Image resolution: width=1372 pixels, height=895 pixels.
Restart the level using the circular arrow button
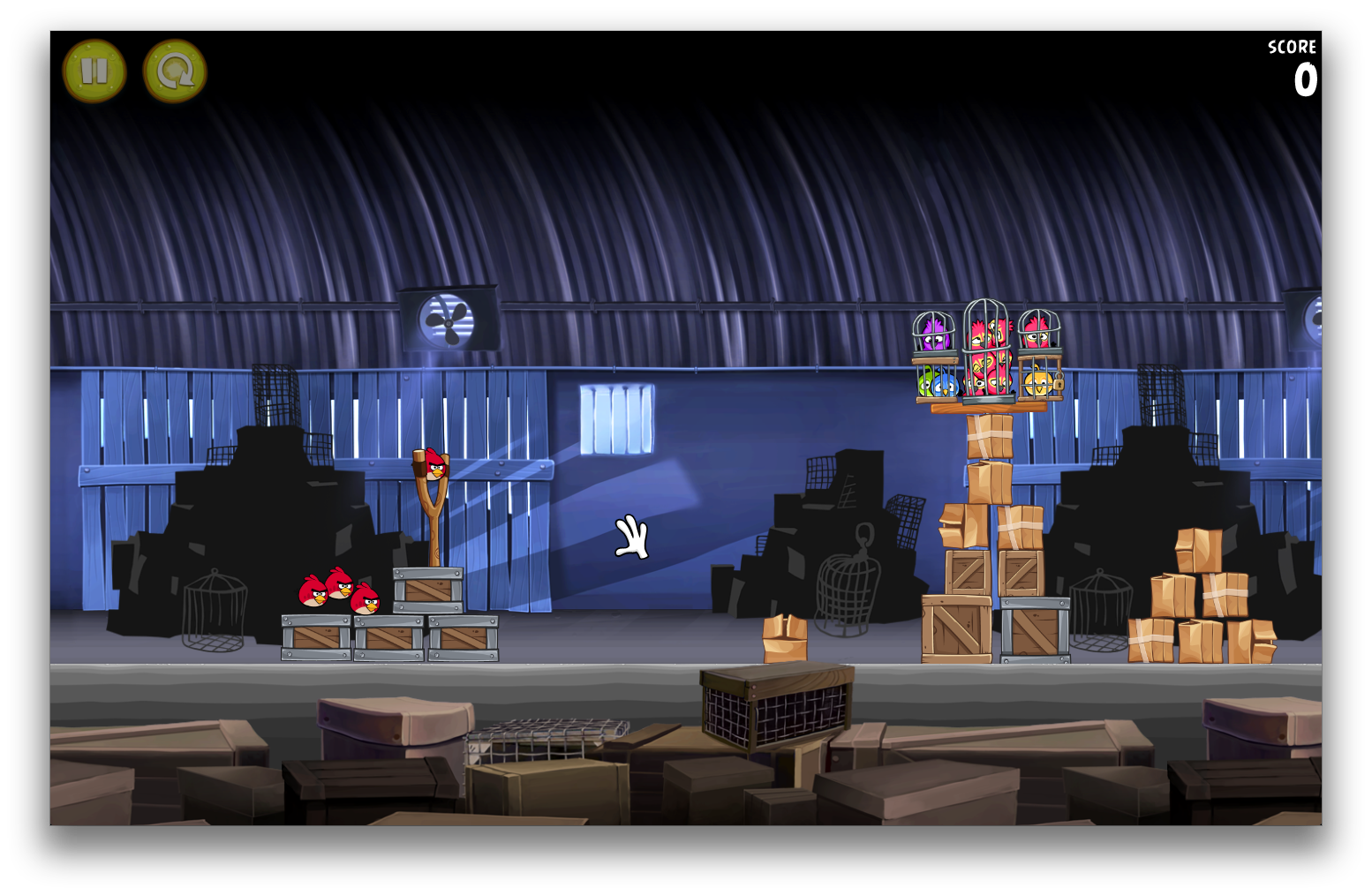(x=175, y=71)
